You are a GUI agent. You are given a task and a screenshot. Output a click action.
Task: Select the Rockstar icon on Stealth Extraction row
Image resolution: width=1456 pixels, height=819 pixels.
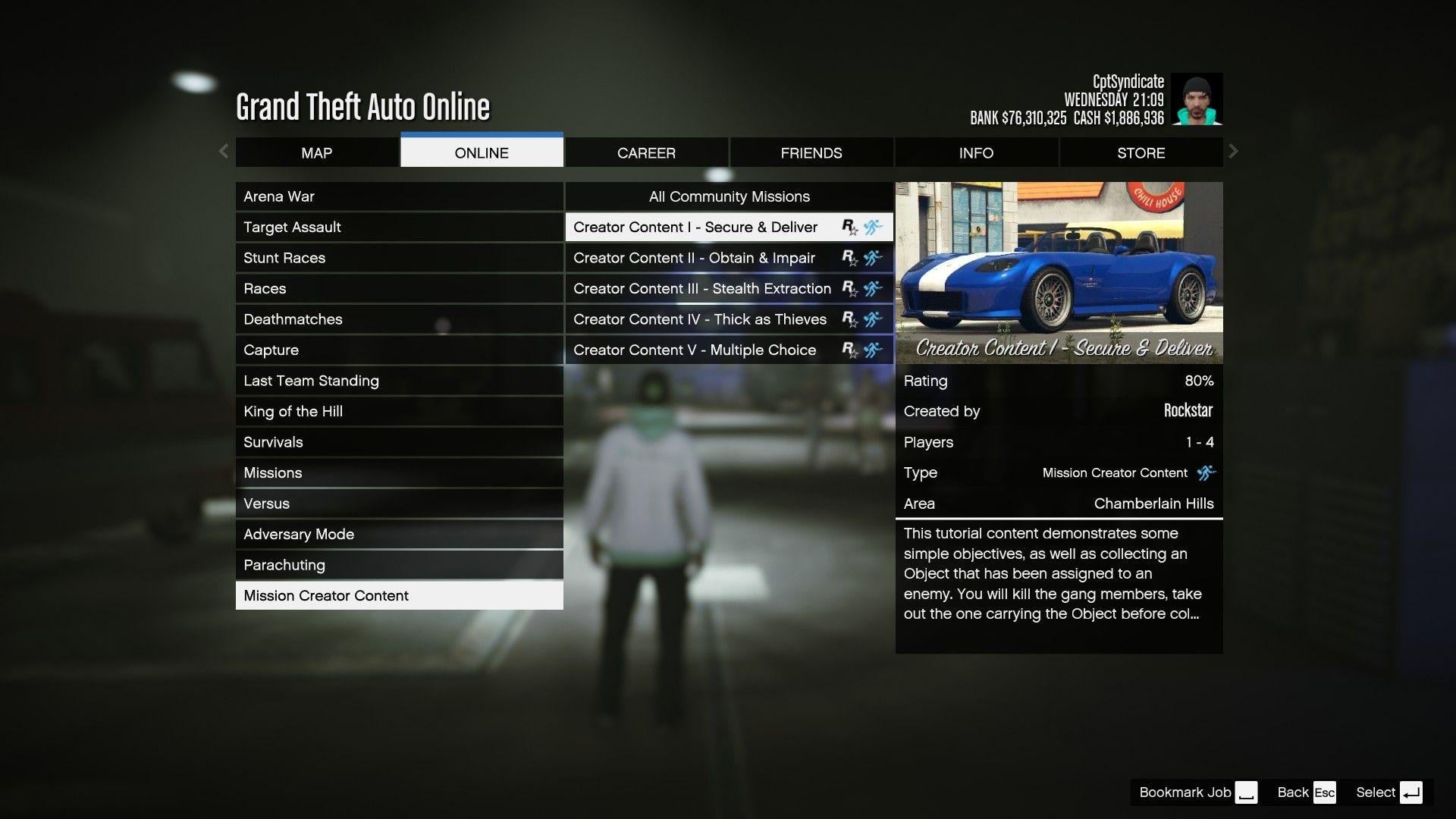tap(850, 288)
